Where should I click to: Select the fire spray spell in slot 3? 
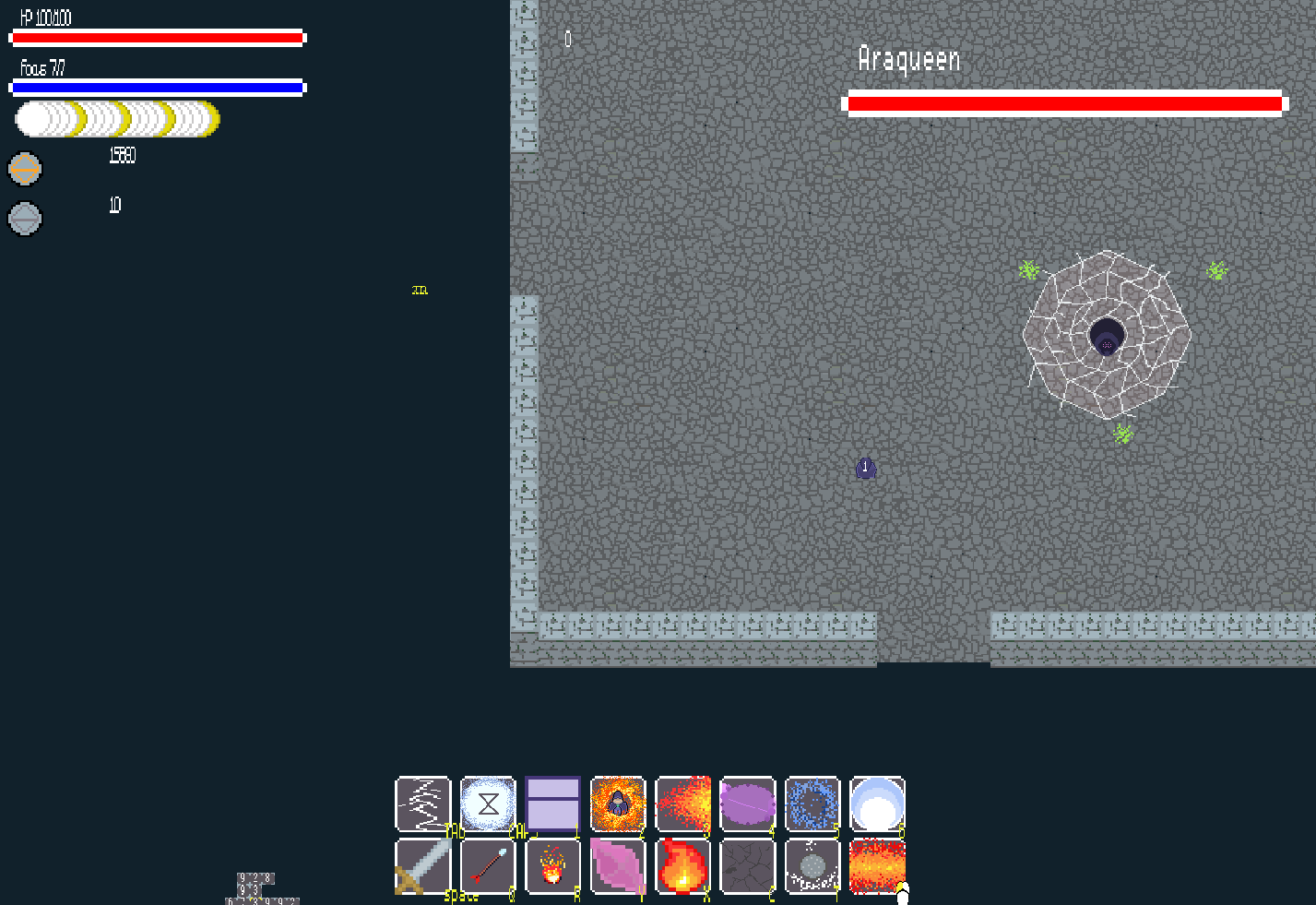(682, 804)
